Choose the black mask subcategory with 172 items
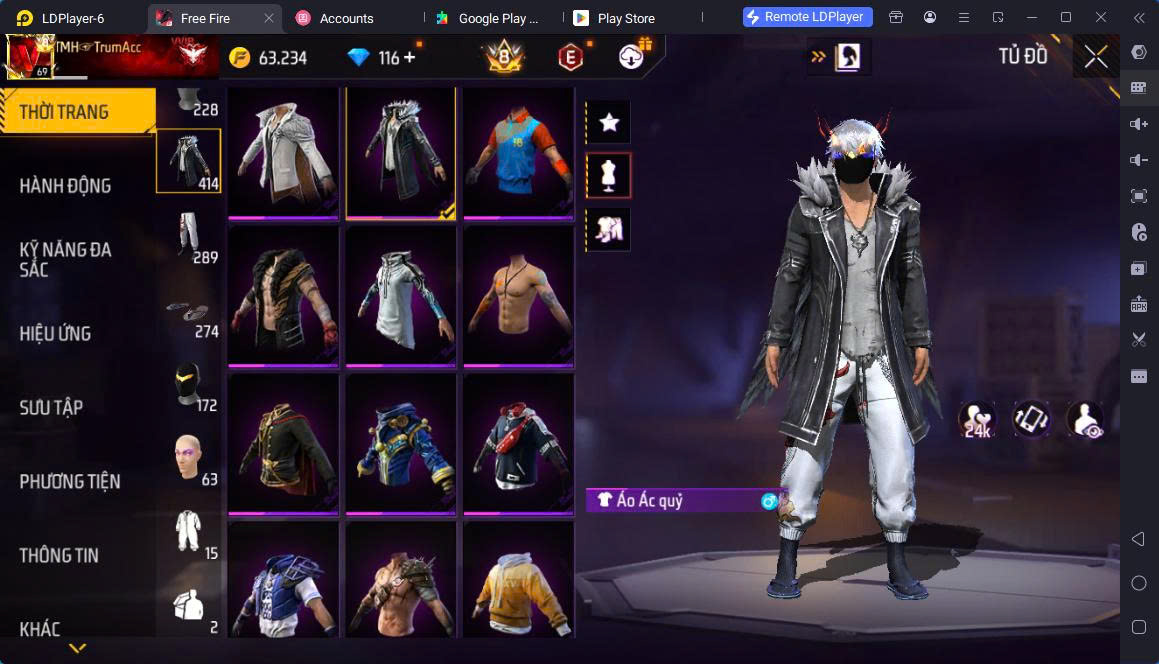 click(x=189, y=384)
